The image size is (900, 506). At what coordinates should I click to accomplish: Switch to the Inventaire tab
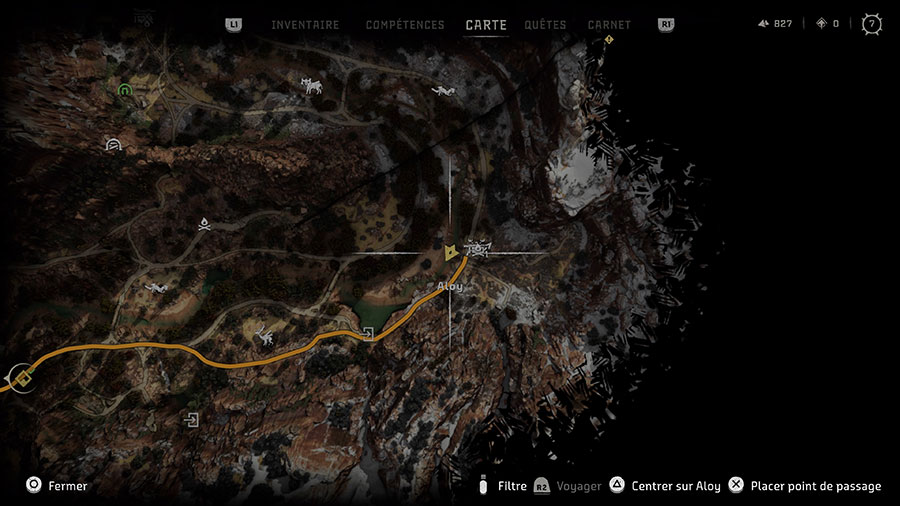(x=305, y=25)
